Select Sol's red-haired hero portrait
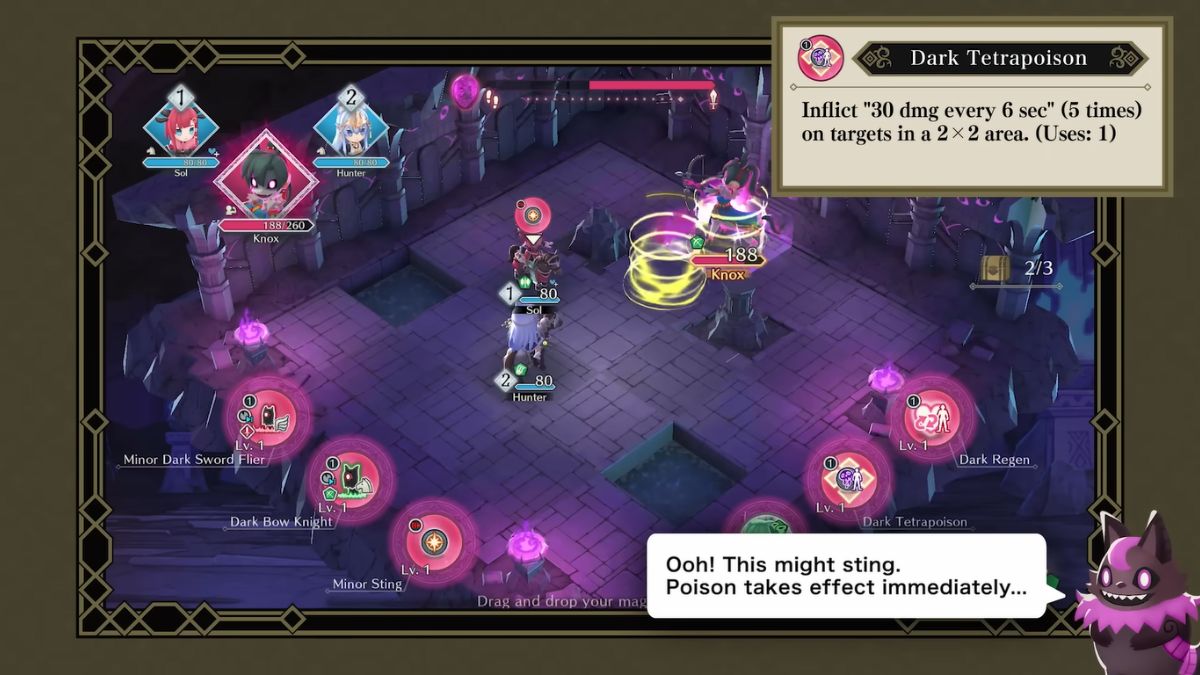The width and height of the screenshot is (1200, 675). [181, 125]
